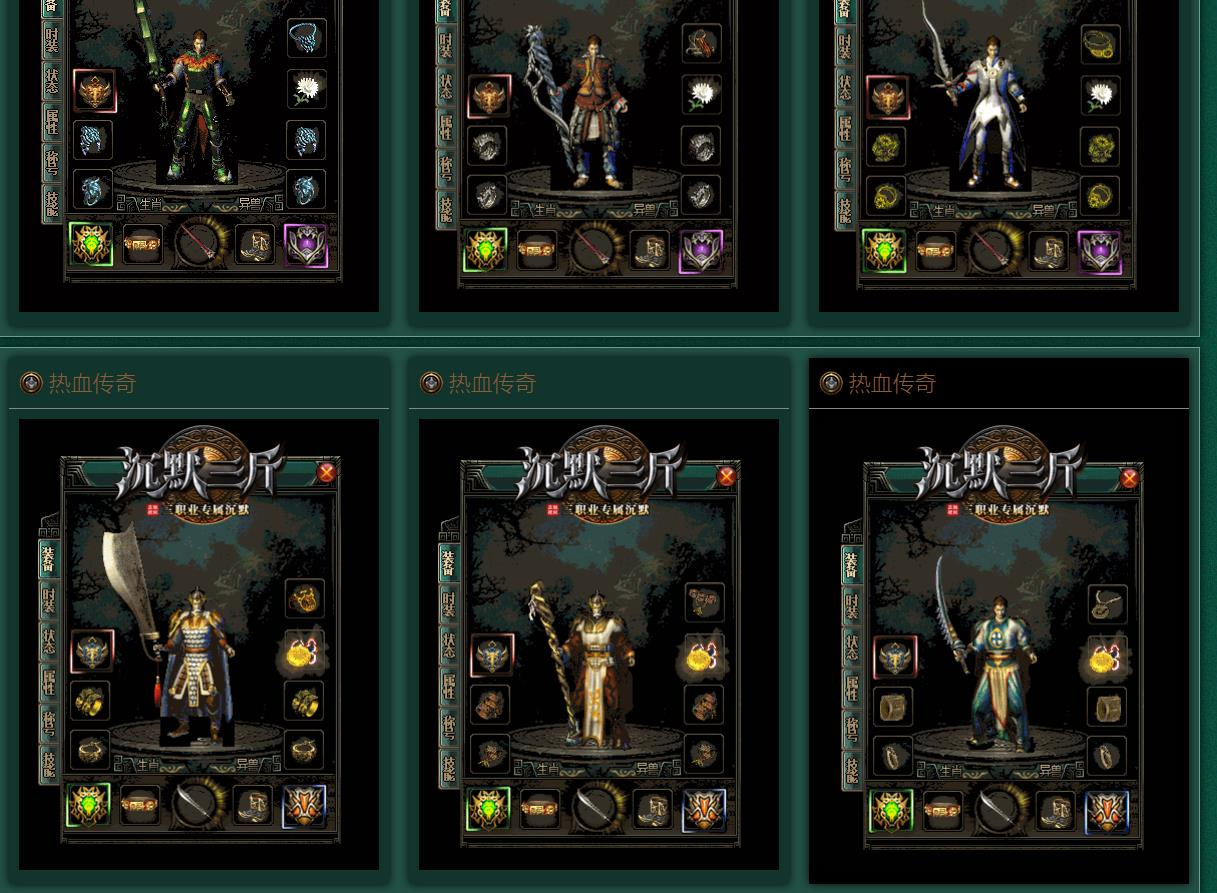Close the giant-blade warrior's equipment panel
Image resolution: width=1217 pixels, height=893 pixels.
click(326, 473)
